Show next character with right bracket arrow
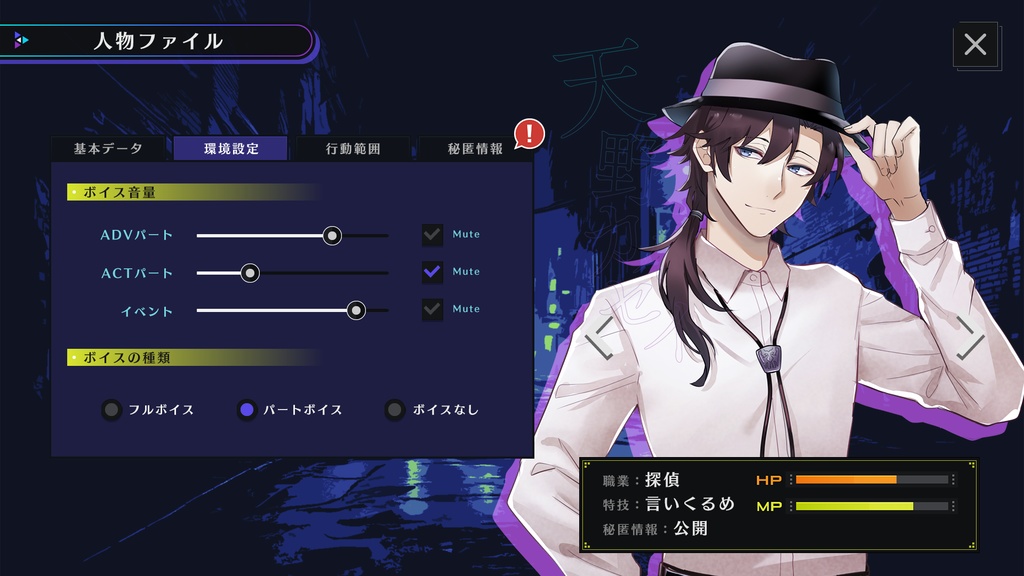The image size is (1024, 576). (970, 338)
